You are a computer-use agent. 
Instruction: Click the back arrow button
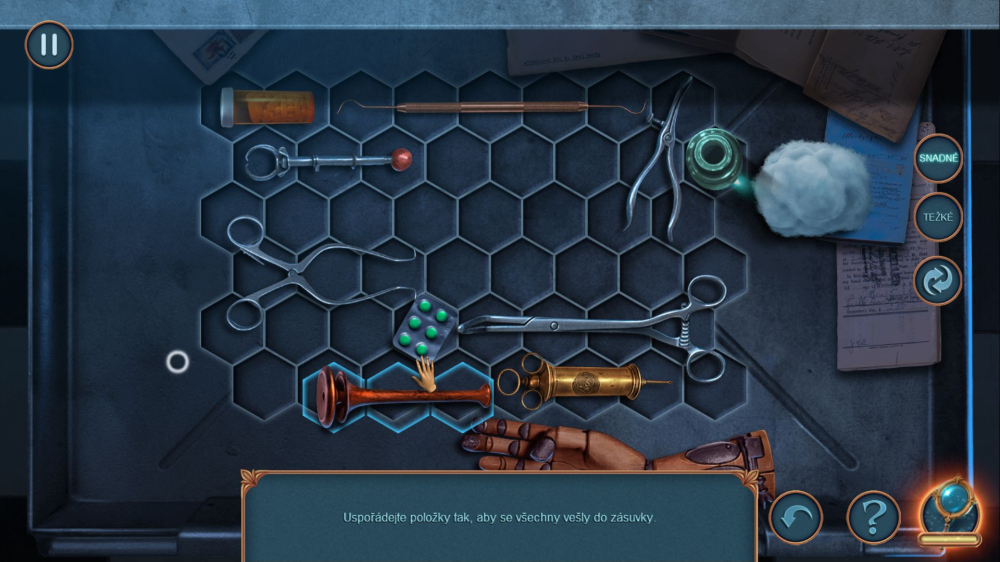click(795, 517)
